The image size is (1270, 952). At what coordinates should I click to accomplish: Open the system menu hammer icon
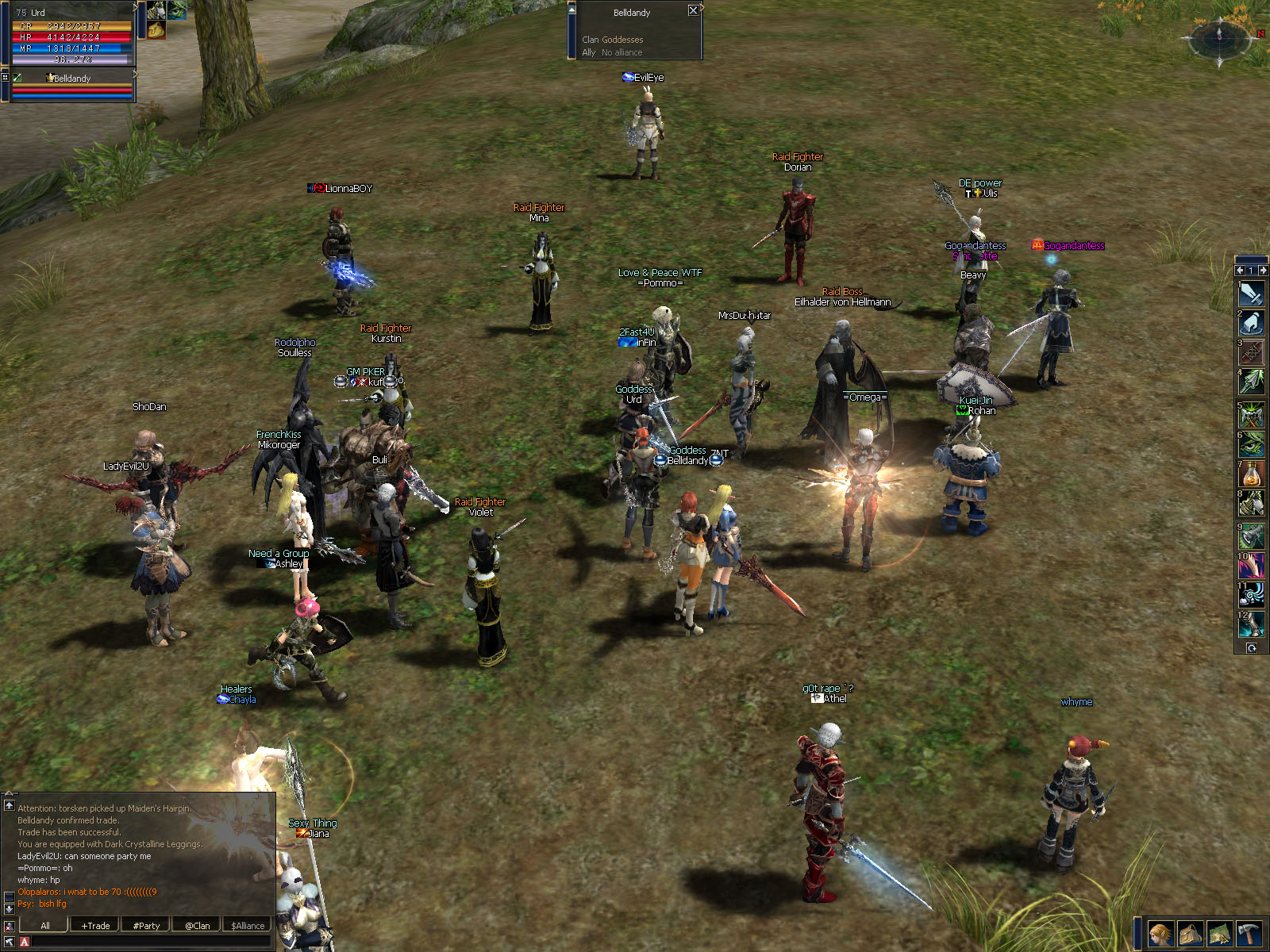[1249, 934]
